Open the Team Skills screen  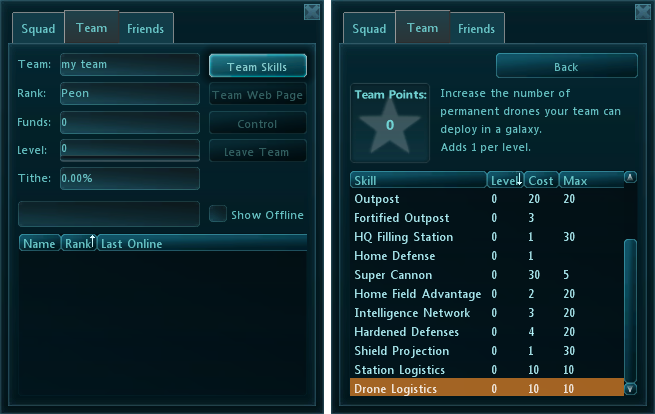(257, 67)
